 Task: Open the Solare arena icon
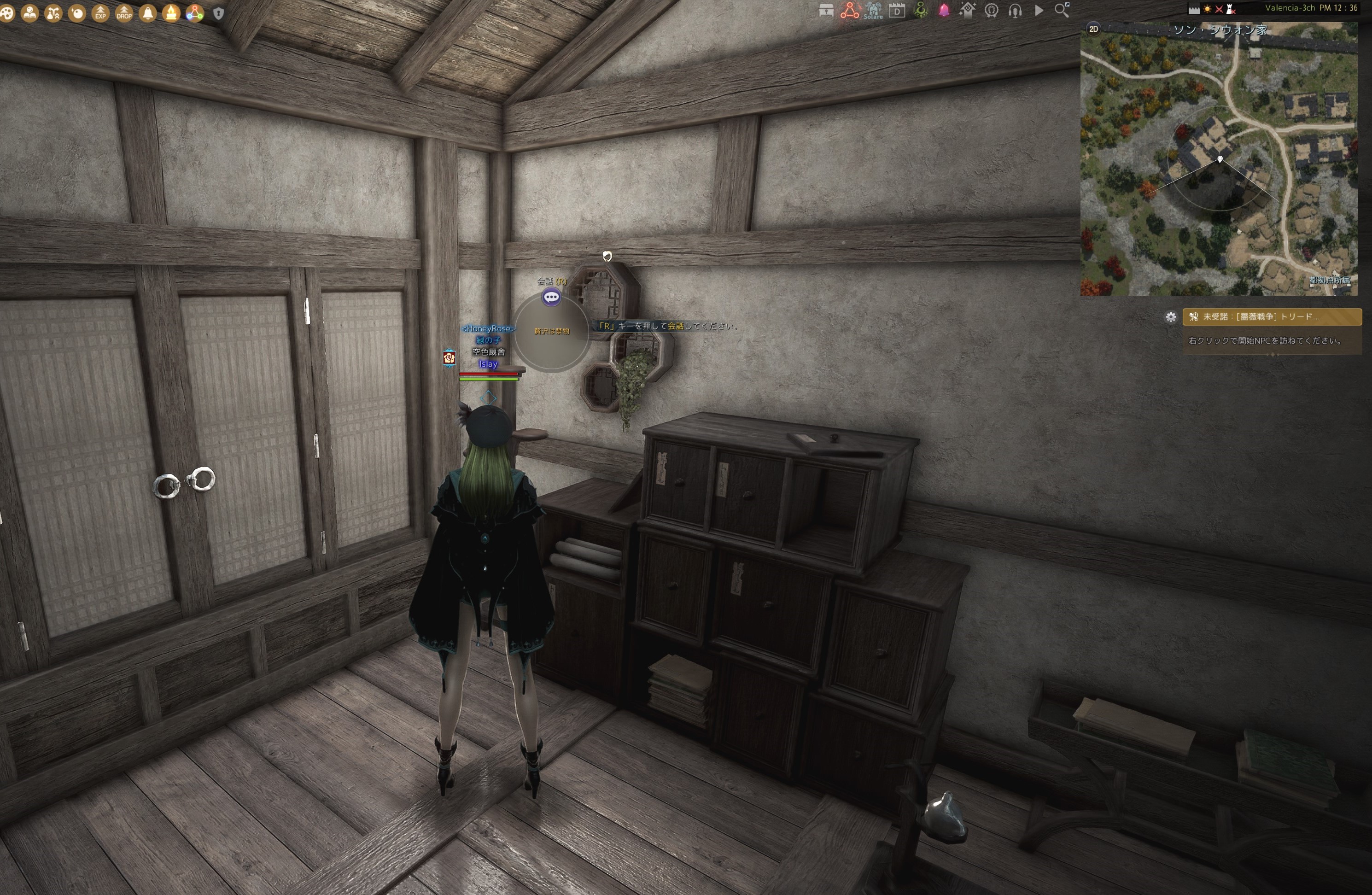873,11
